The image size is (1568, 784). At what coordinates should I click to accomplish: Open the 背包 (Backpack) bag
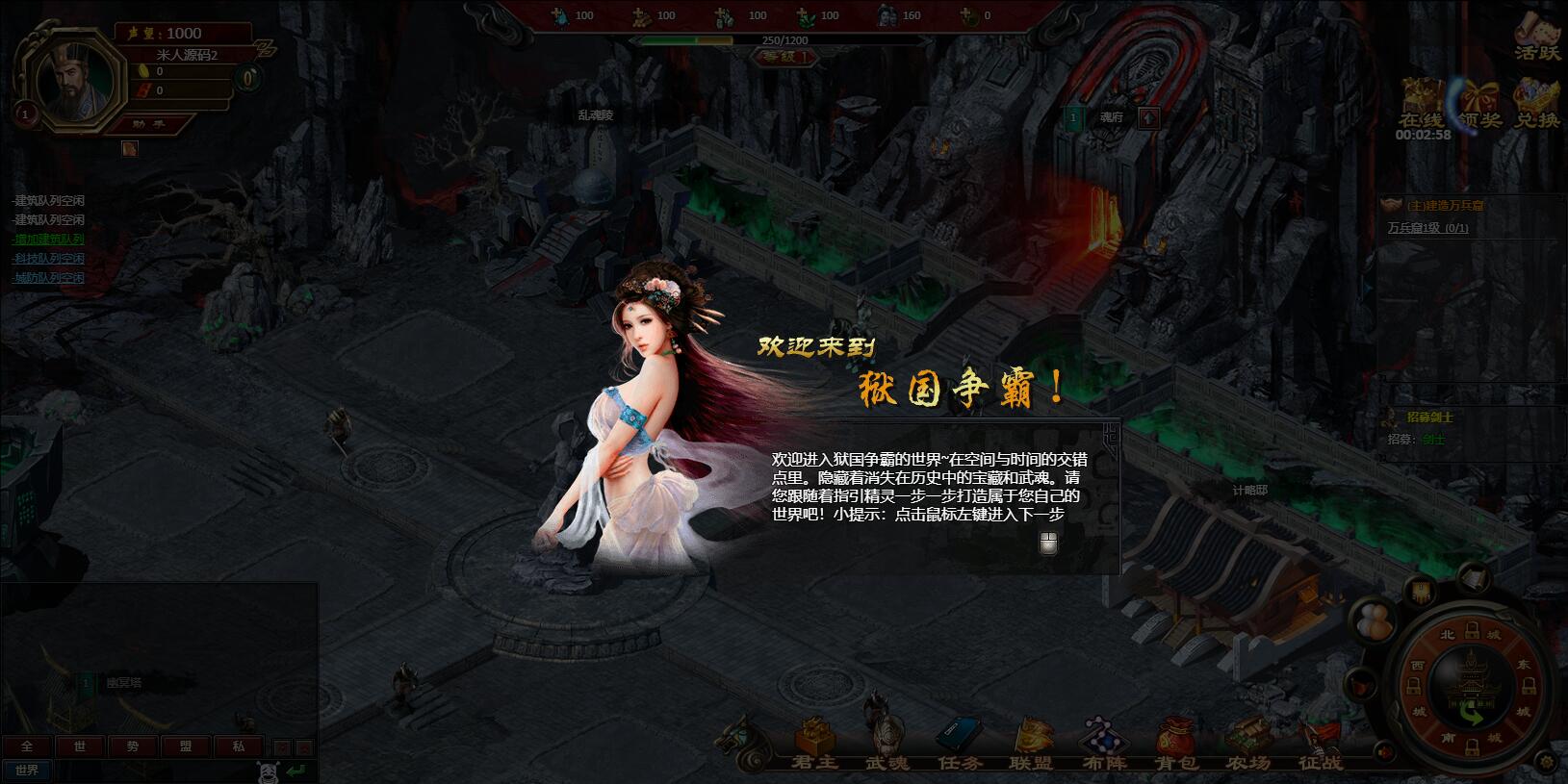[x=1175, y=744]
